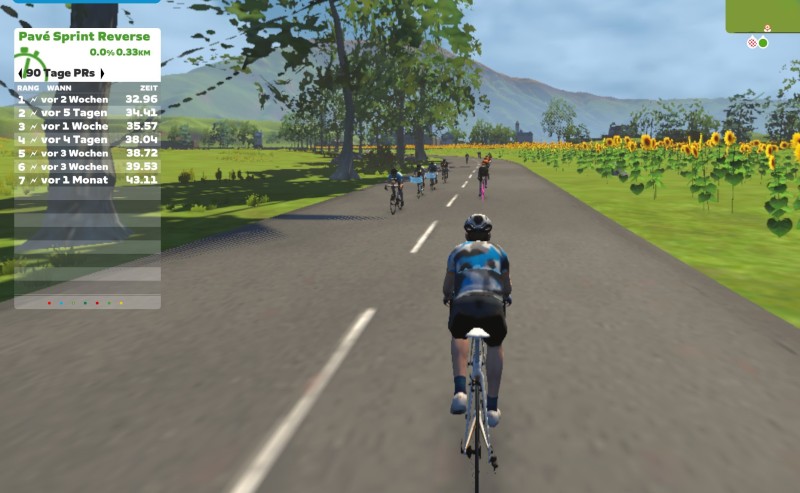Select the vor 5 Tagen PR row
Screen dimensions: 800x493
(x=87, y=113)
